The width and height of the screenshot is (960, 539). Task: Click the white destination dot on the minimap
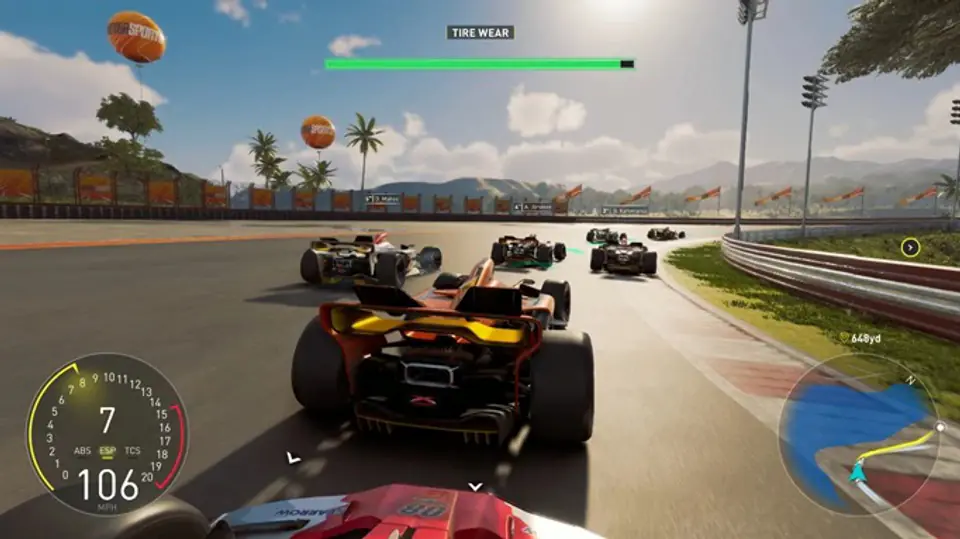[939, 427]
